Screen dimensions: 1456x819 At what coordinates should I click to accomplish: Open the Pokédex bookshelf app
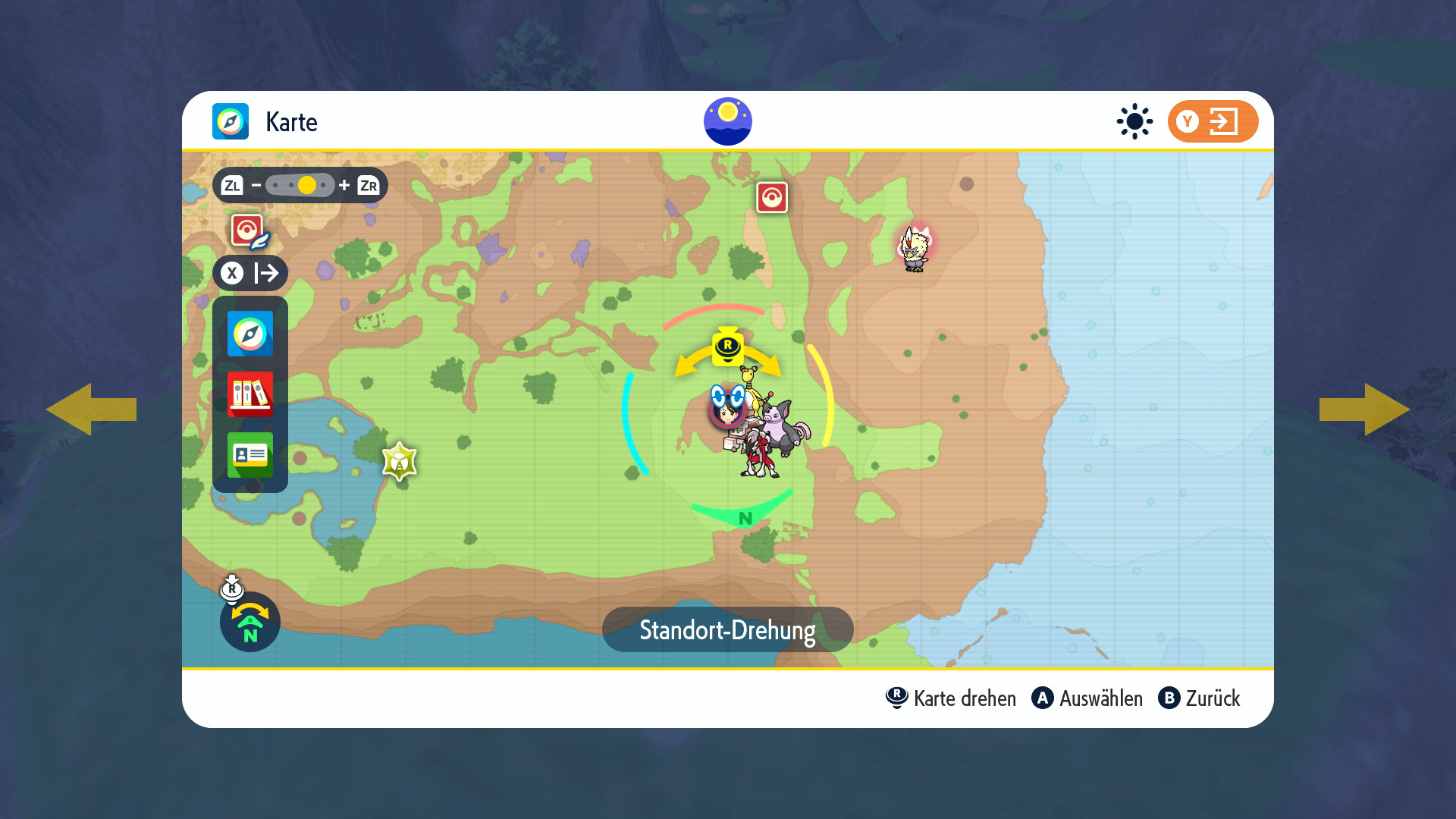click(249, 394)
